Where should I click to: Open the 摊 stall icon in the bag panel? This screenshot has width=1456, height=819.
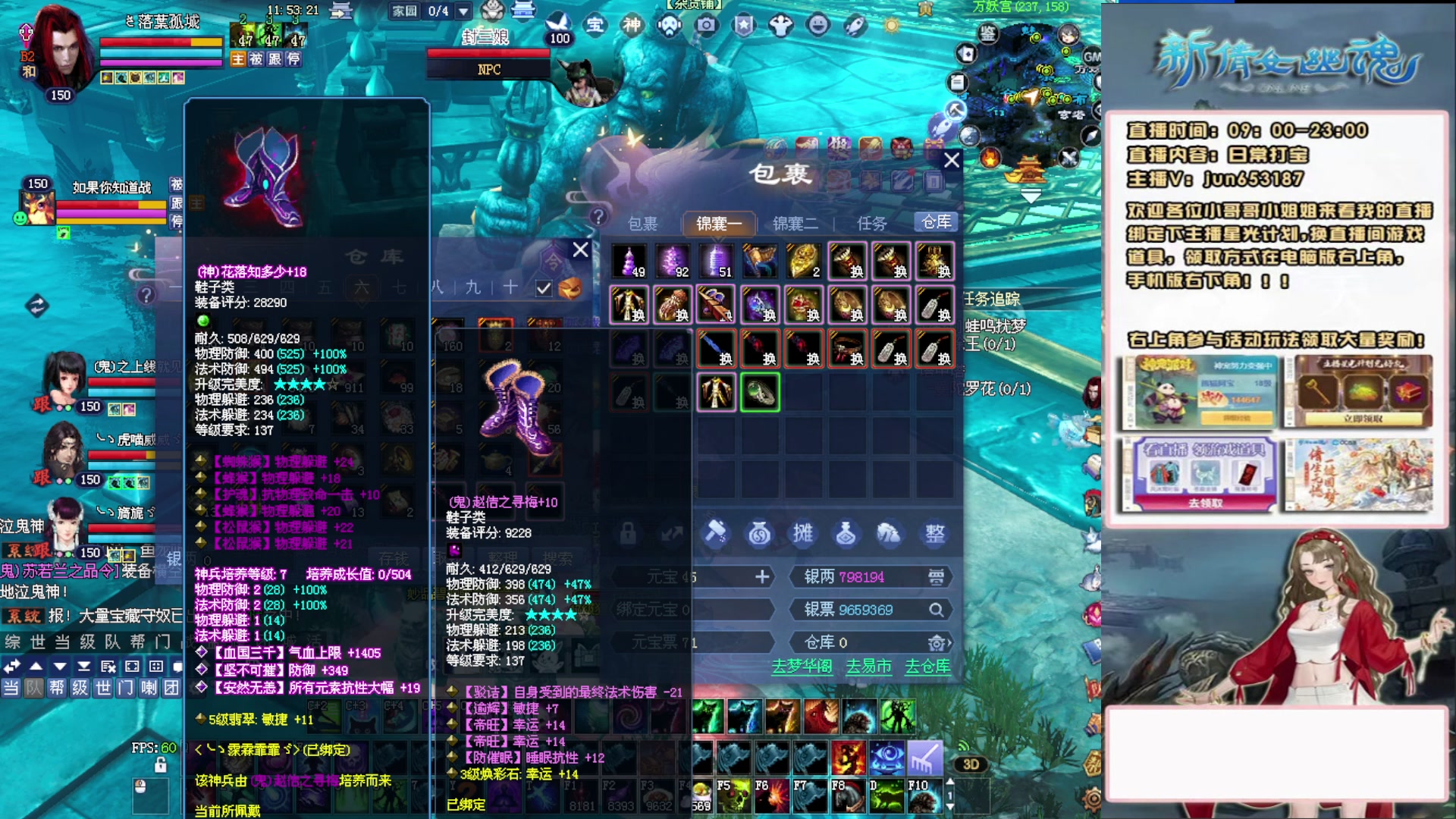point(804,534)
